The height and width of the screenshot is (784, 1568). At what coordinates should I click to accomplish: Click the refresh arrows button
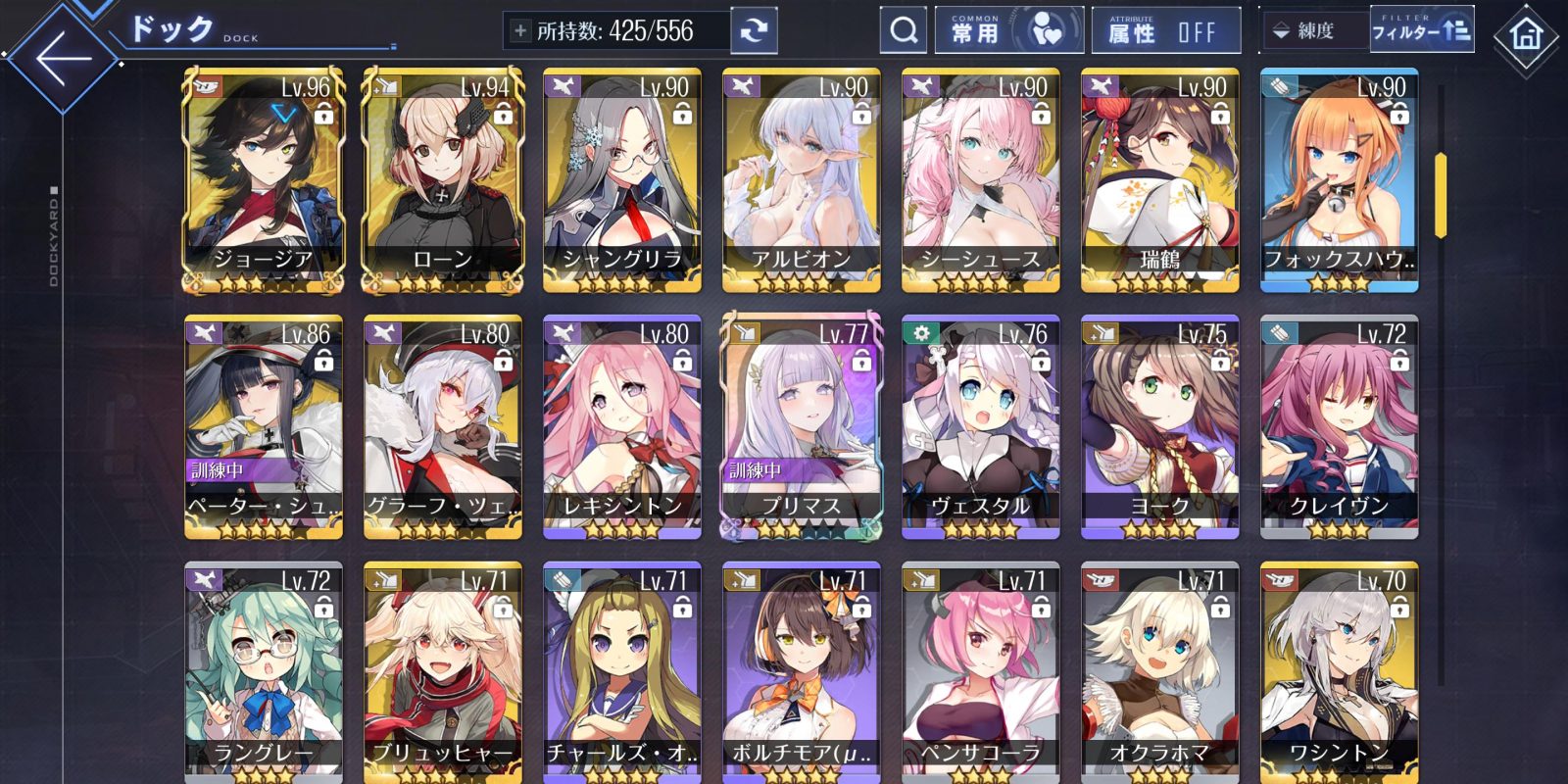tap(754, 31)
